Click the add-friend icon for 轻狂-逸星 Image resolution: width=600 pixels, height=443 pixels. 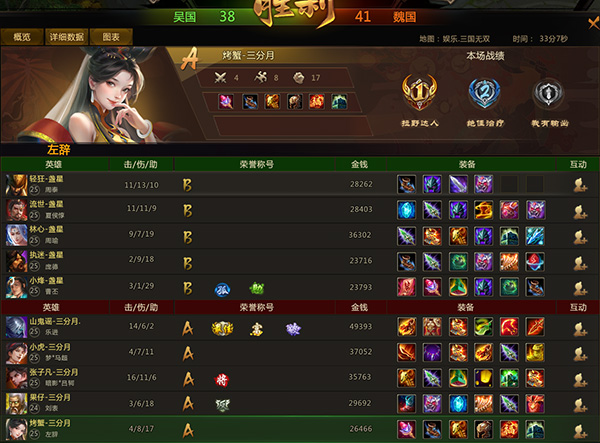[578, 184]
